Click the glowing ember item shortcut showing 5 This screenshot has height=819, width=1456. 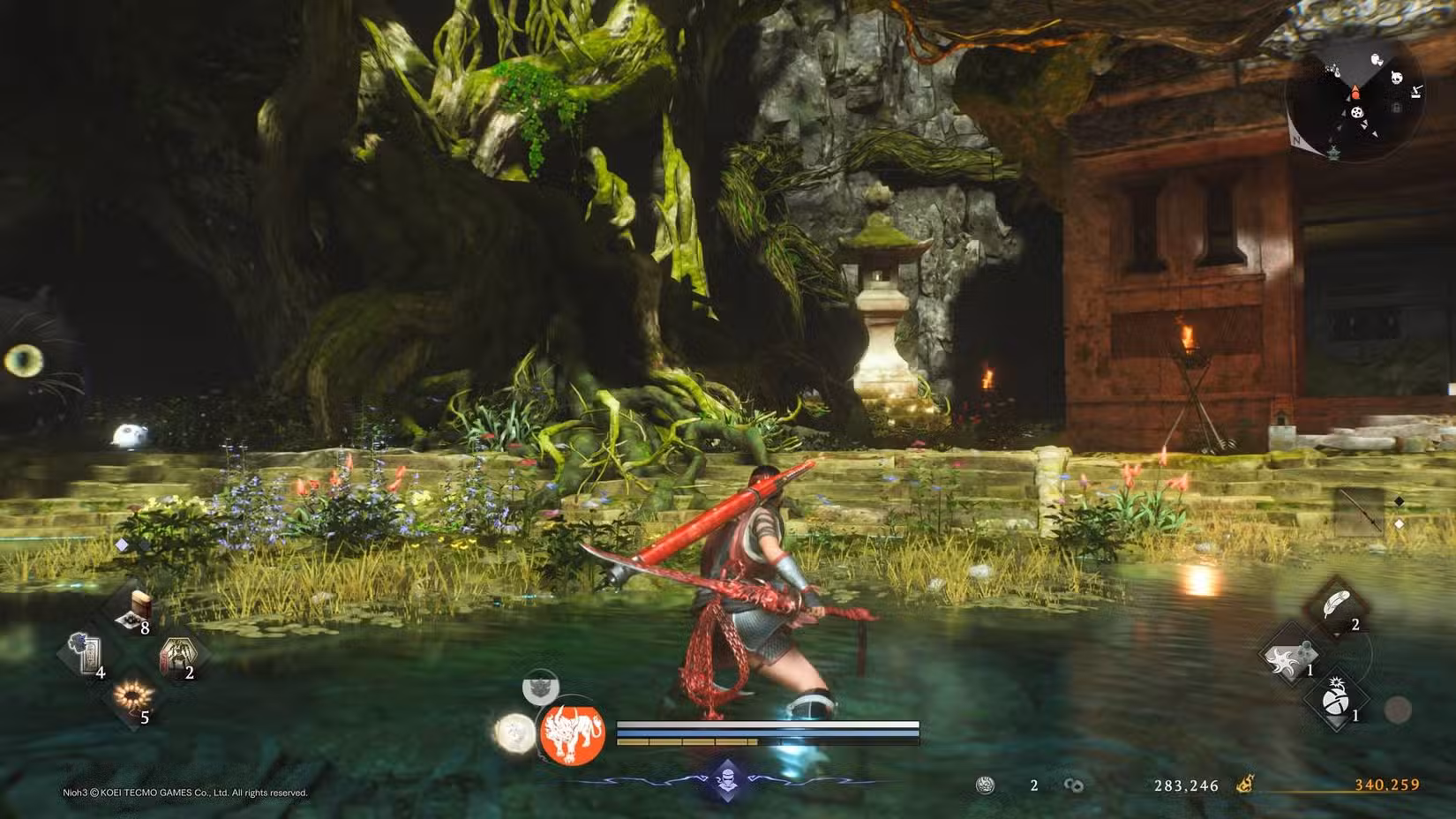coord(133,695)
